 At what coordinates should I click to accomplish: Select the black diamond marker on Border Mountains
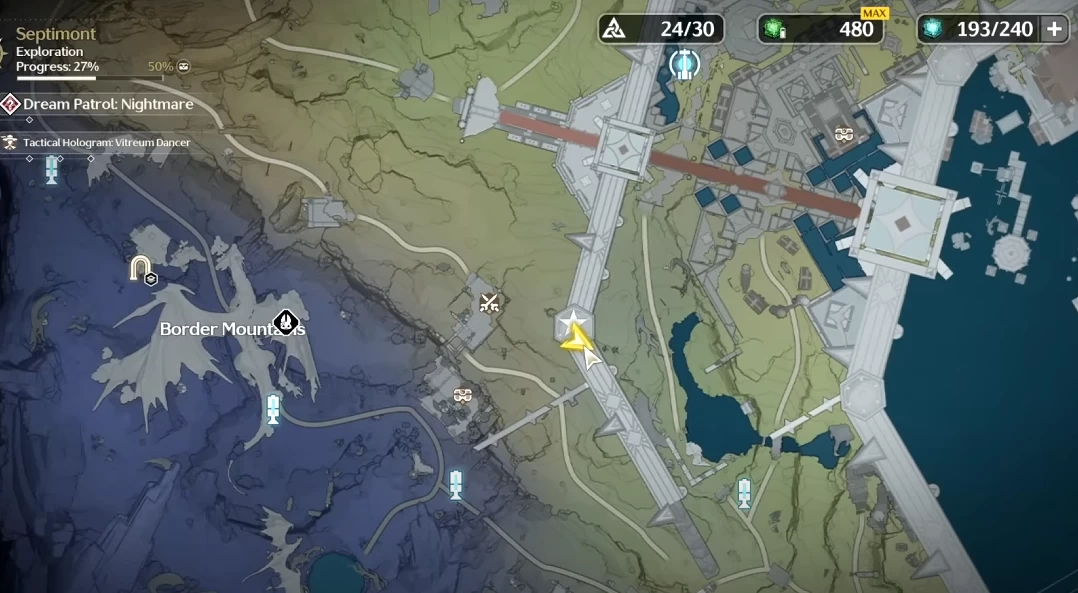click(287, 322)
